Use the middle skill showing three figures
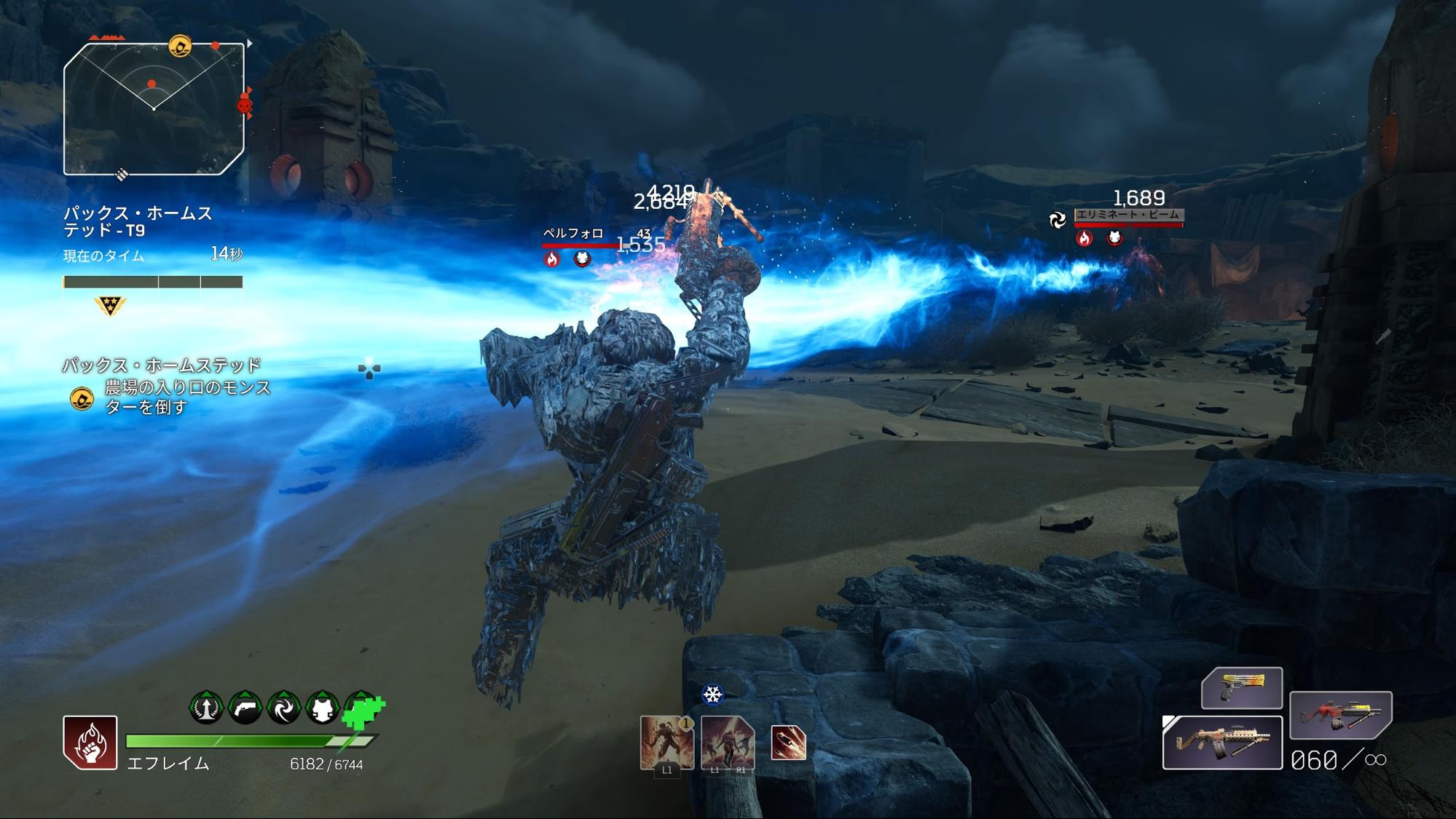The image size is (1456, 819). click(727, 742)
